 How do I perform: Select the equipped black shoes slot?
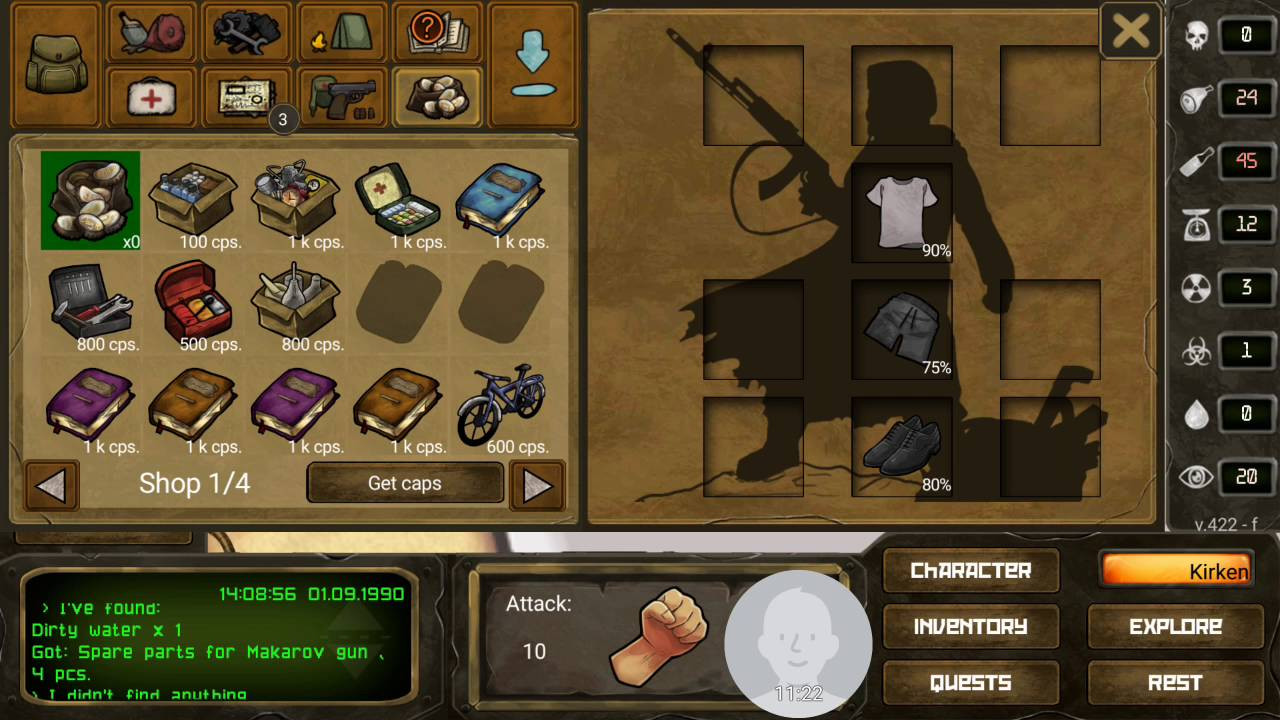(901, 447)
